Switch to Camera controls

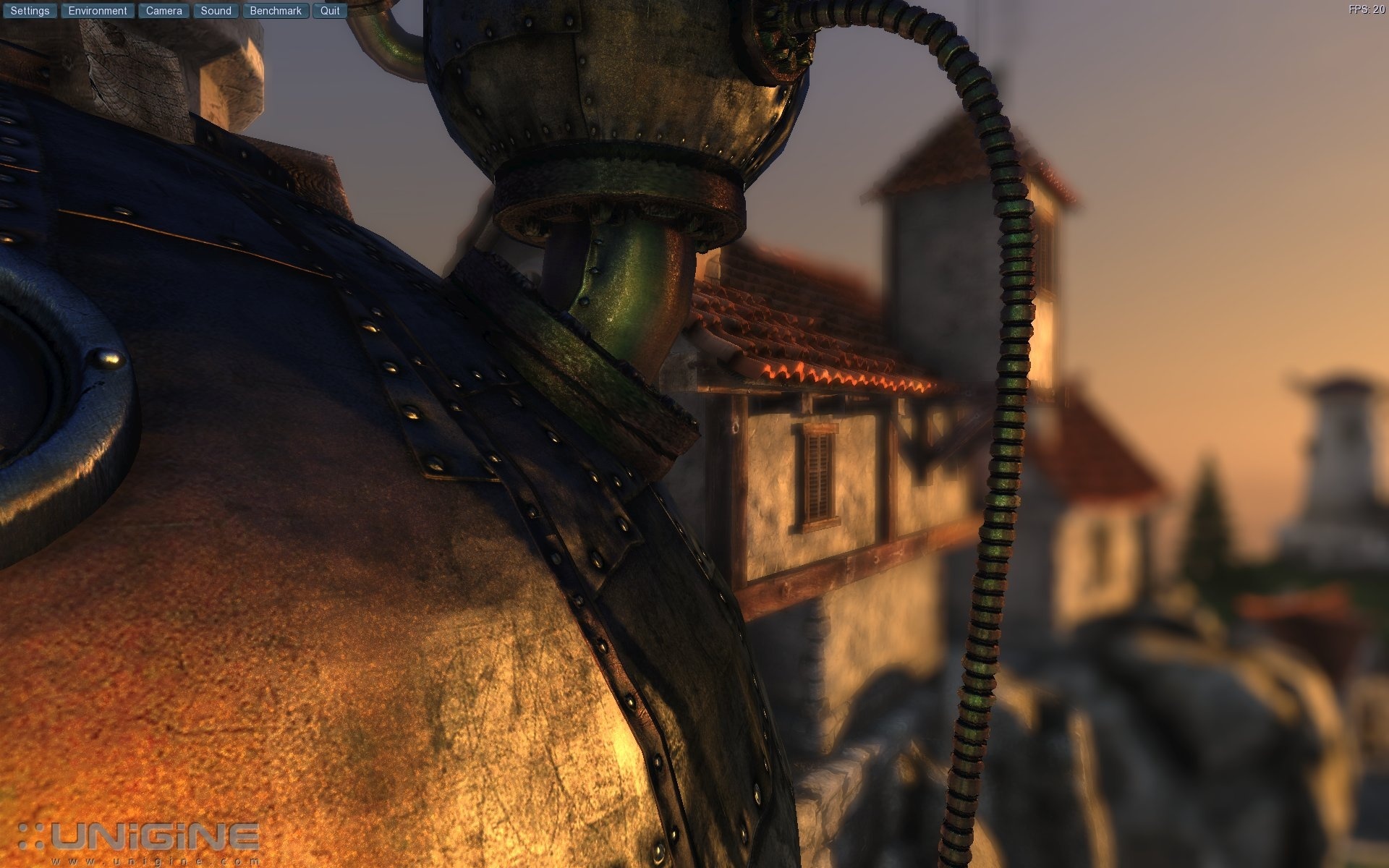point(163,10)
